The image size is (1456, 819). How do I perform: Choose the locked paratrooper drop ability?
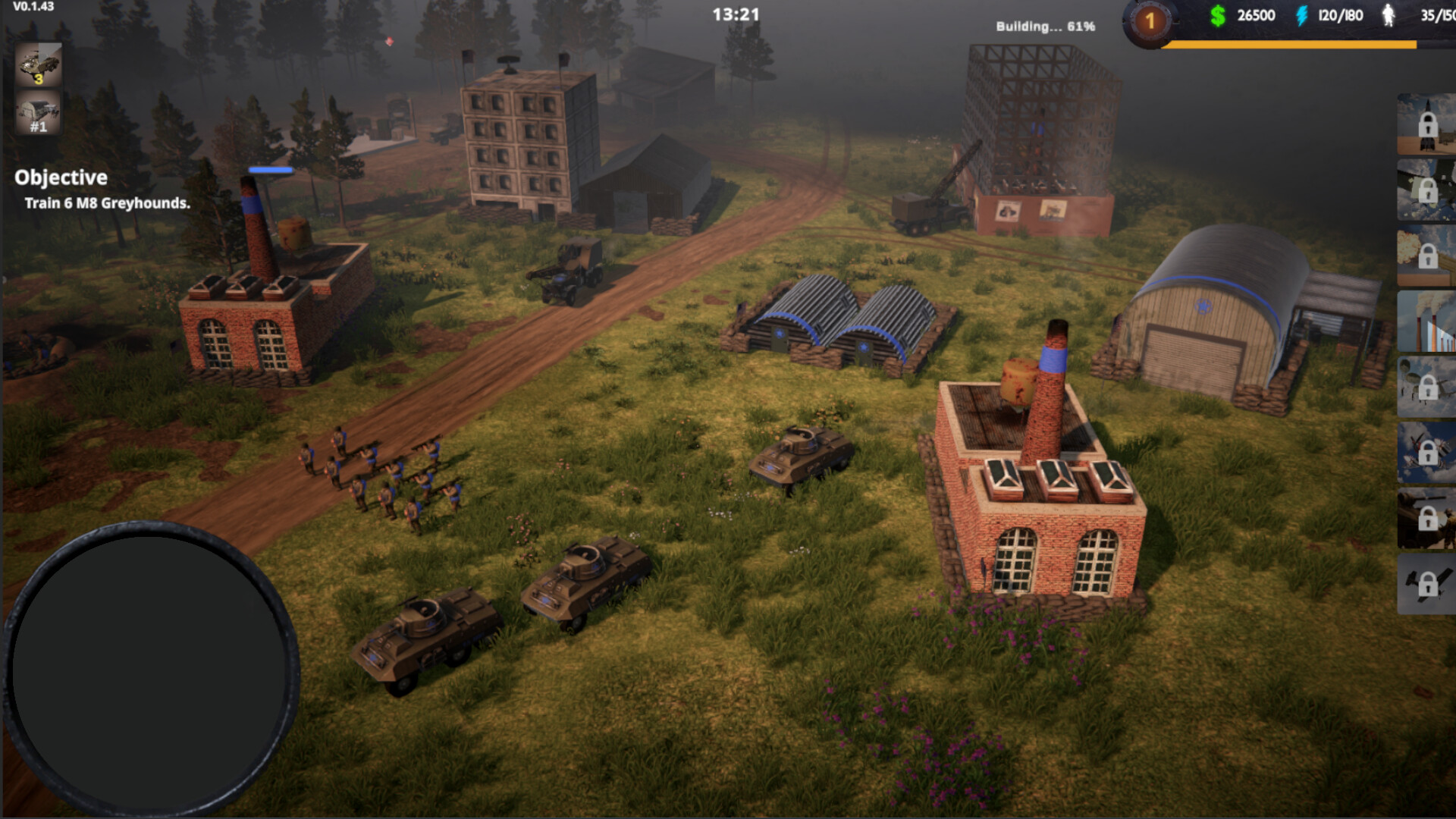tap(1426, 387)
